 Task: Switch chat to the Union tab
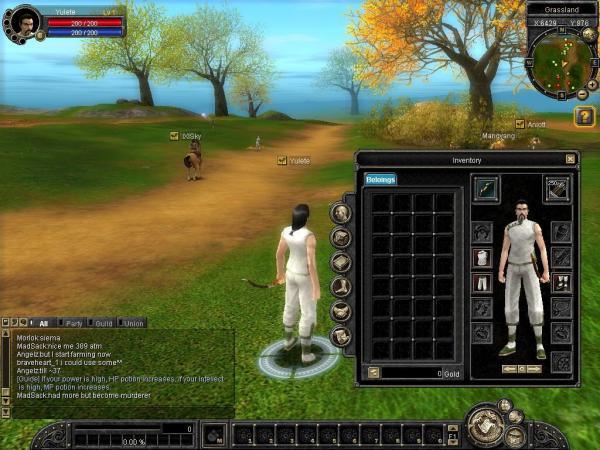(x=133, y=323)
